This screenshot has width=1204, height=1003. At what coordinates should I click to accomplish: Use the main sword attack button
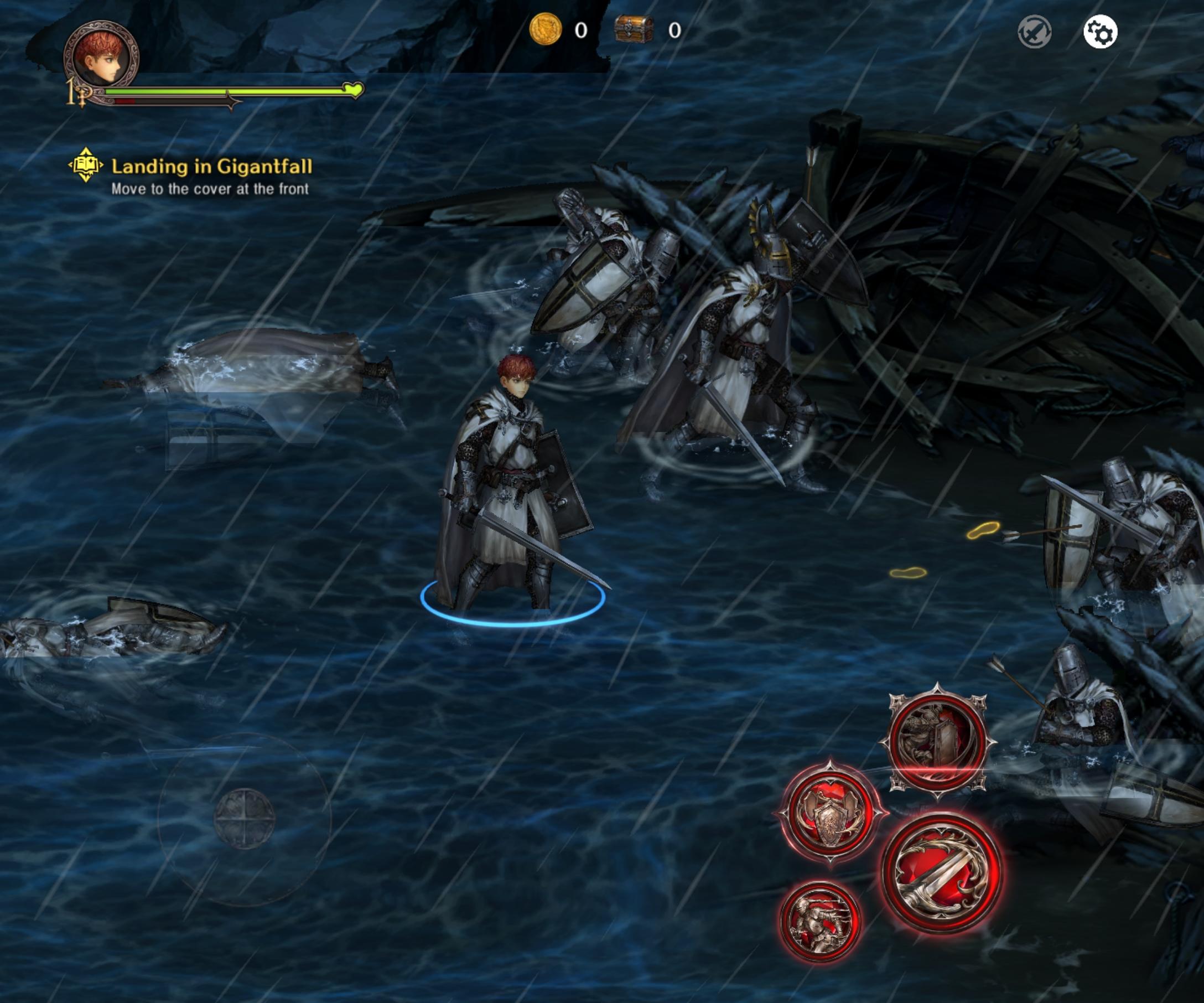(x=941, y=872)
